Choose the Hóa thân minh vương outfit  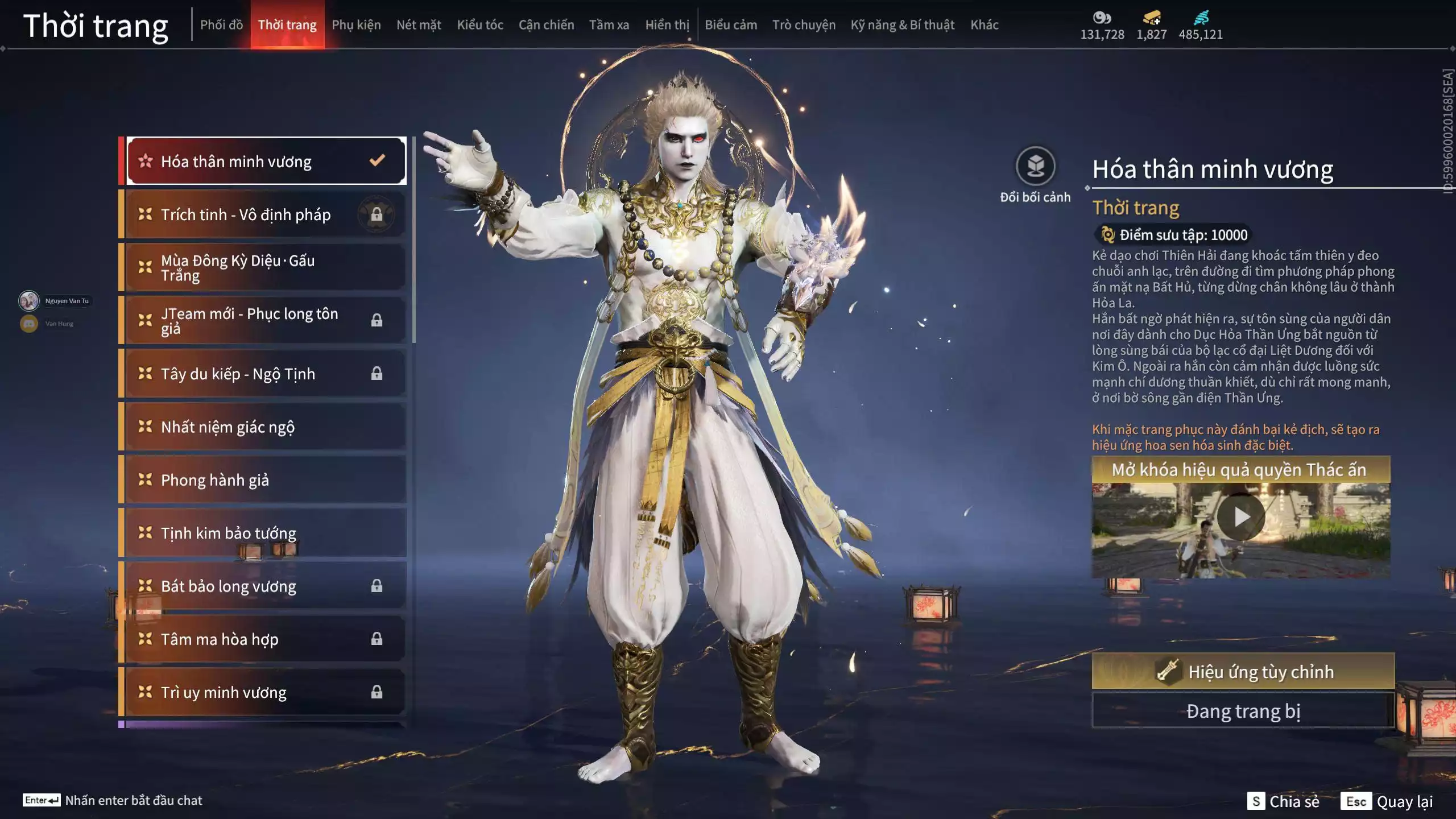(266, 162)
